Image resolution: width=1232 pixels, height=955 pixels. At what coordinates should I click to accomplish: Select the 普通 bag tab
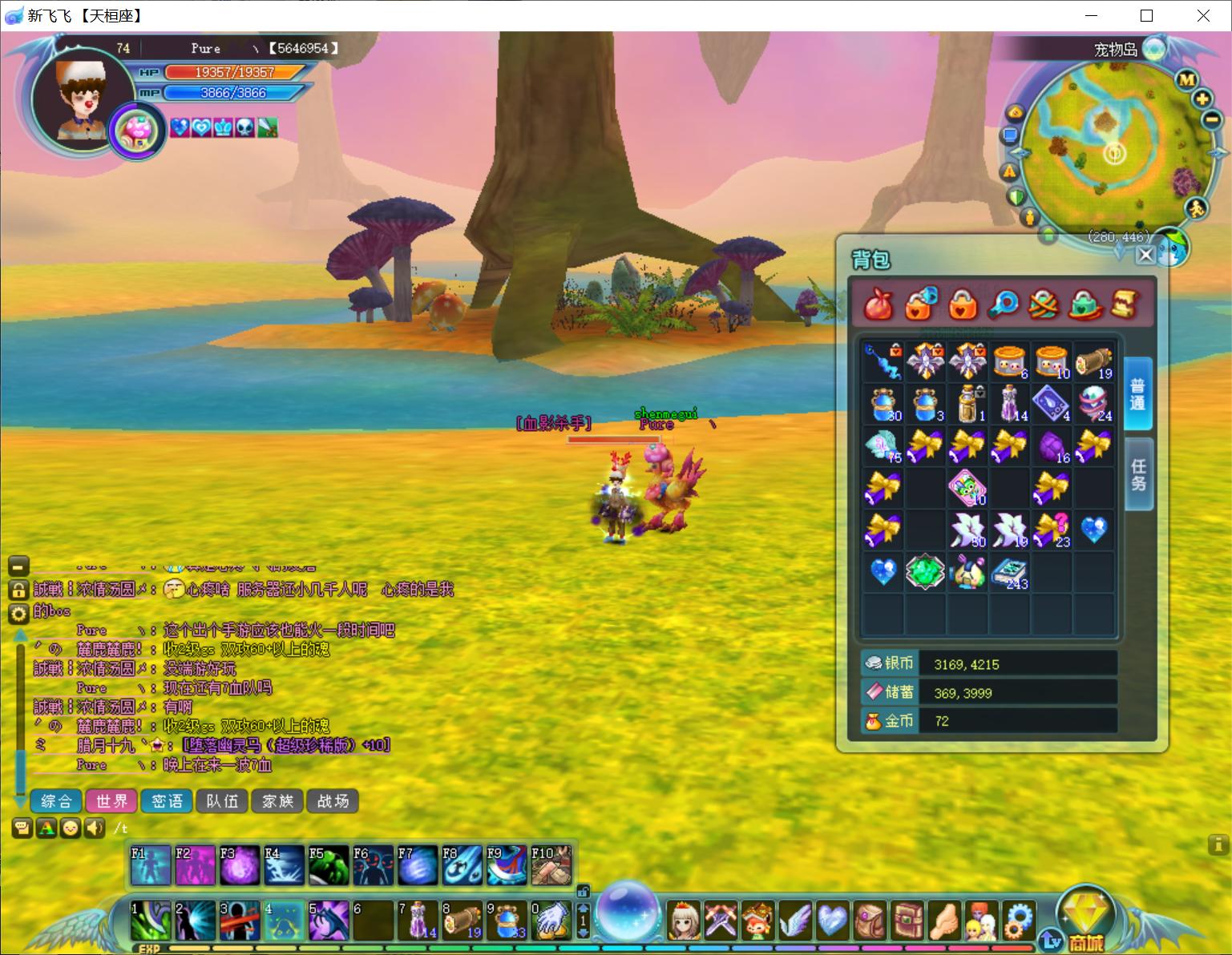click(x=1137, y=393)
